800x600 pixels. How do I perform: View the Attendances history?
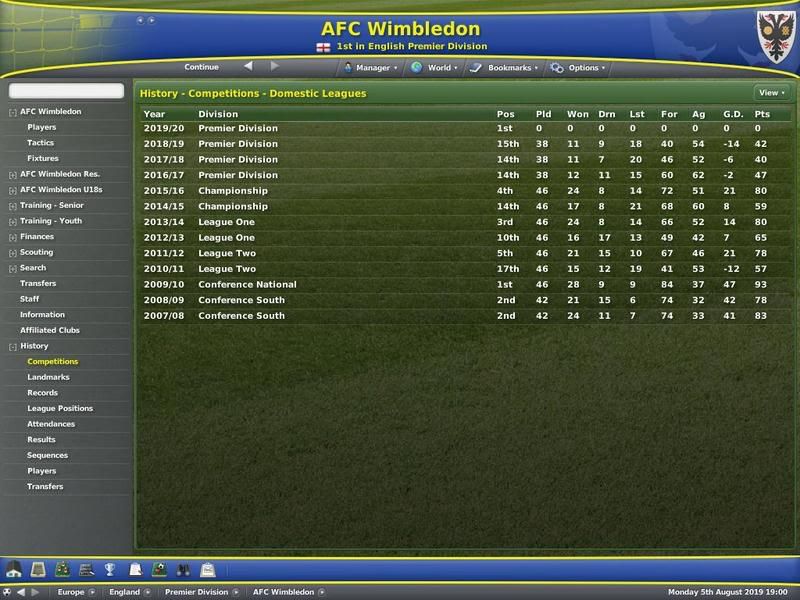[x=51, y=424]
